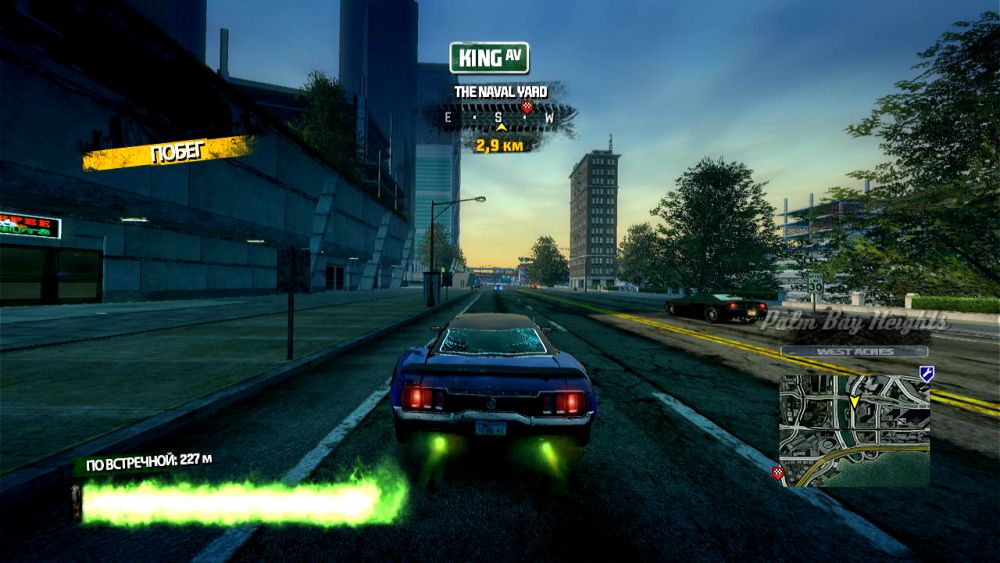
Task: Select The Naval Yard destination label
Action: (x=500, y=92)
